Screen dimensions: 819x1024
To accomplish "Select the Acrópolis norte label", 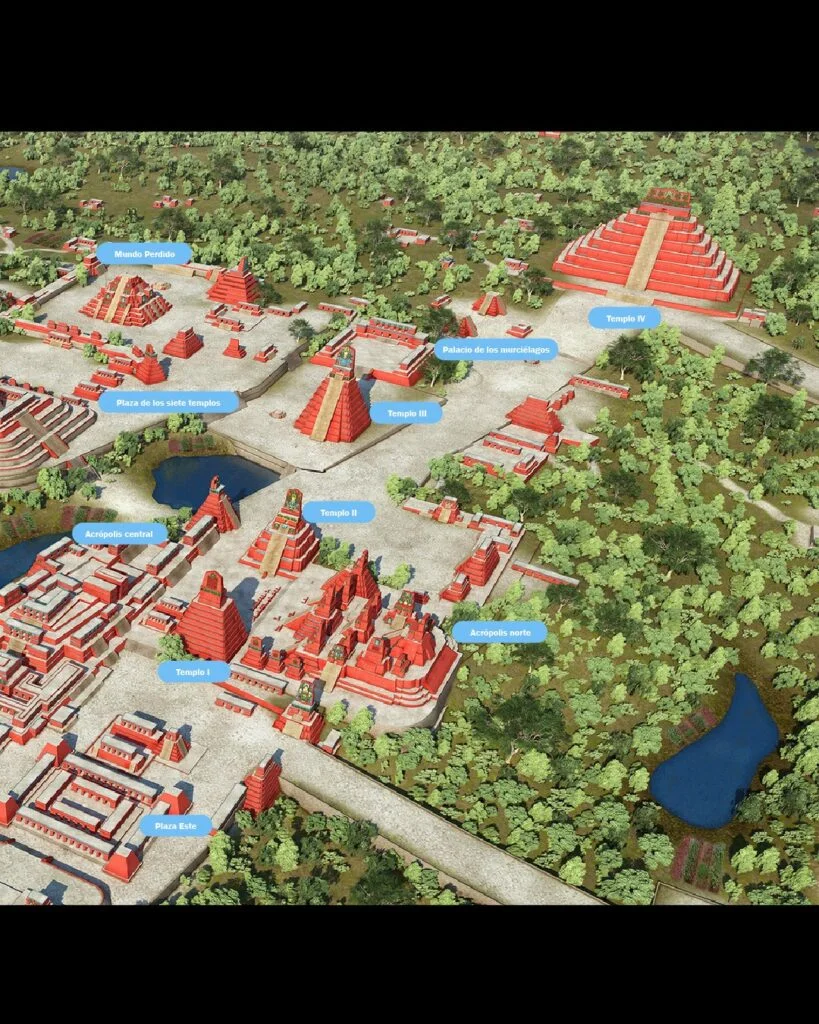I will pyautogui.click(x=499, y=632).
